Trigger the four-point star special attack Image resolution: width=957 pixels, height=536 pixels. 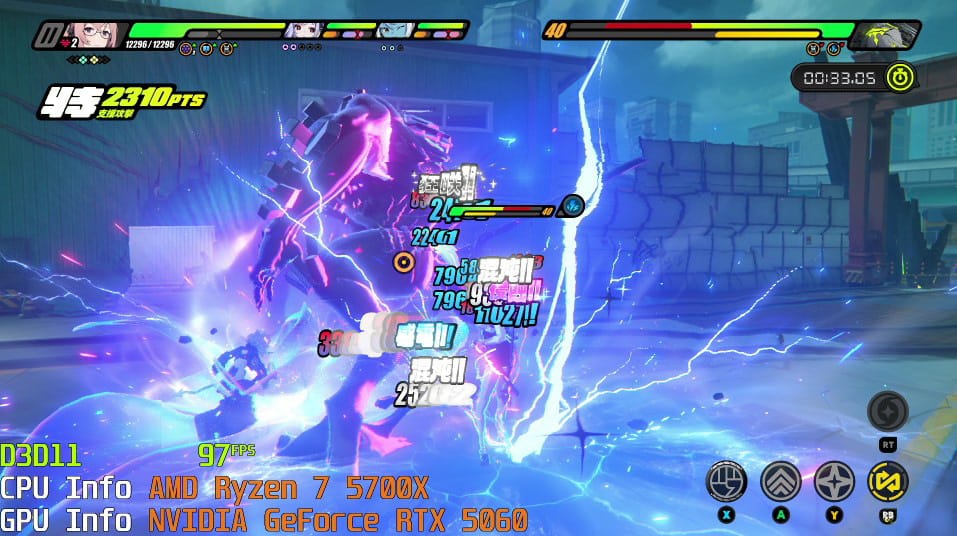click(834, 481)
